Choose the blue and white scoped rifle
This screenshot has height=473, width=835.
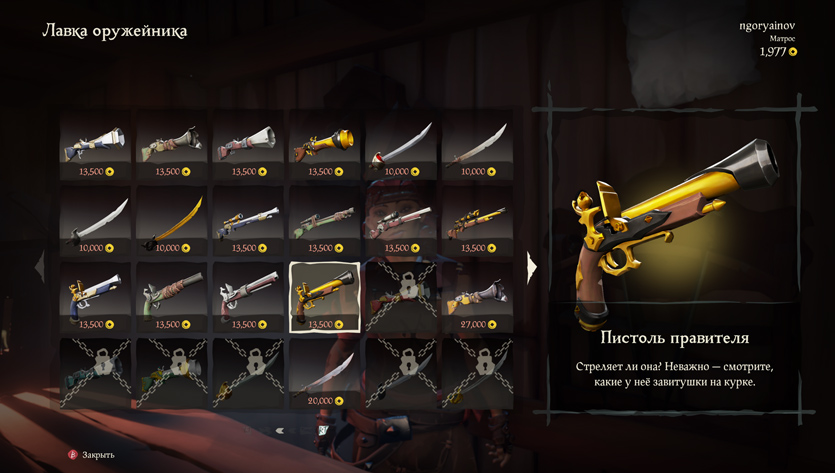(x=248, y=222)
